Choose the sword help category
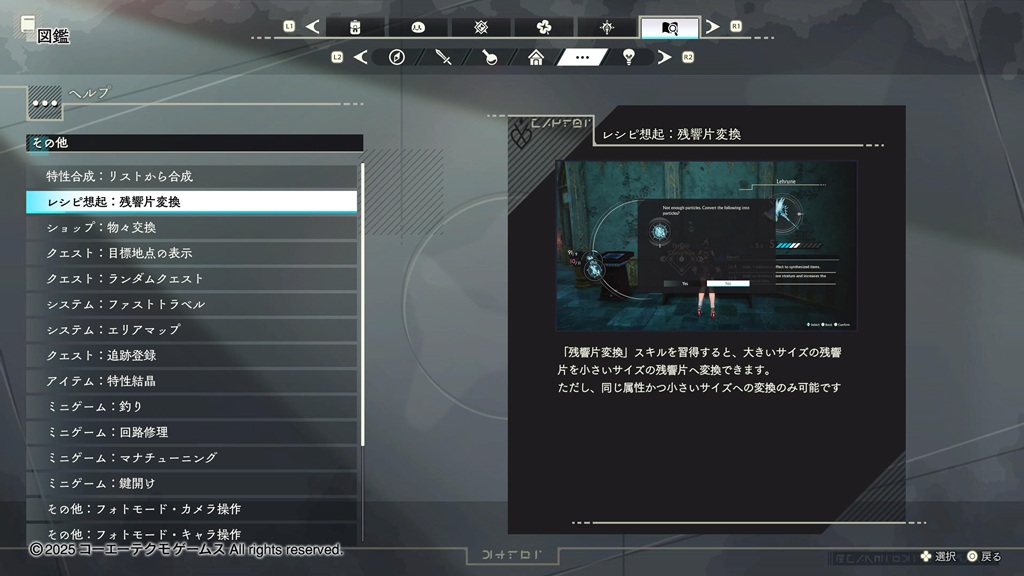 click(444, 57)
